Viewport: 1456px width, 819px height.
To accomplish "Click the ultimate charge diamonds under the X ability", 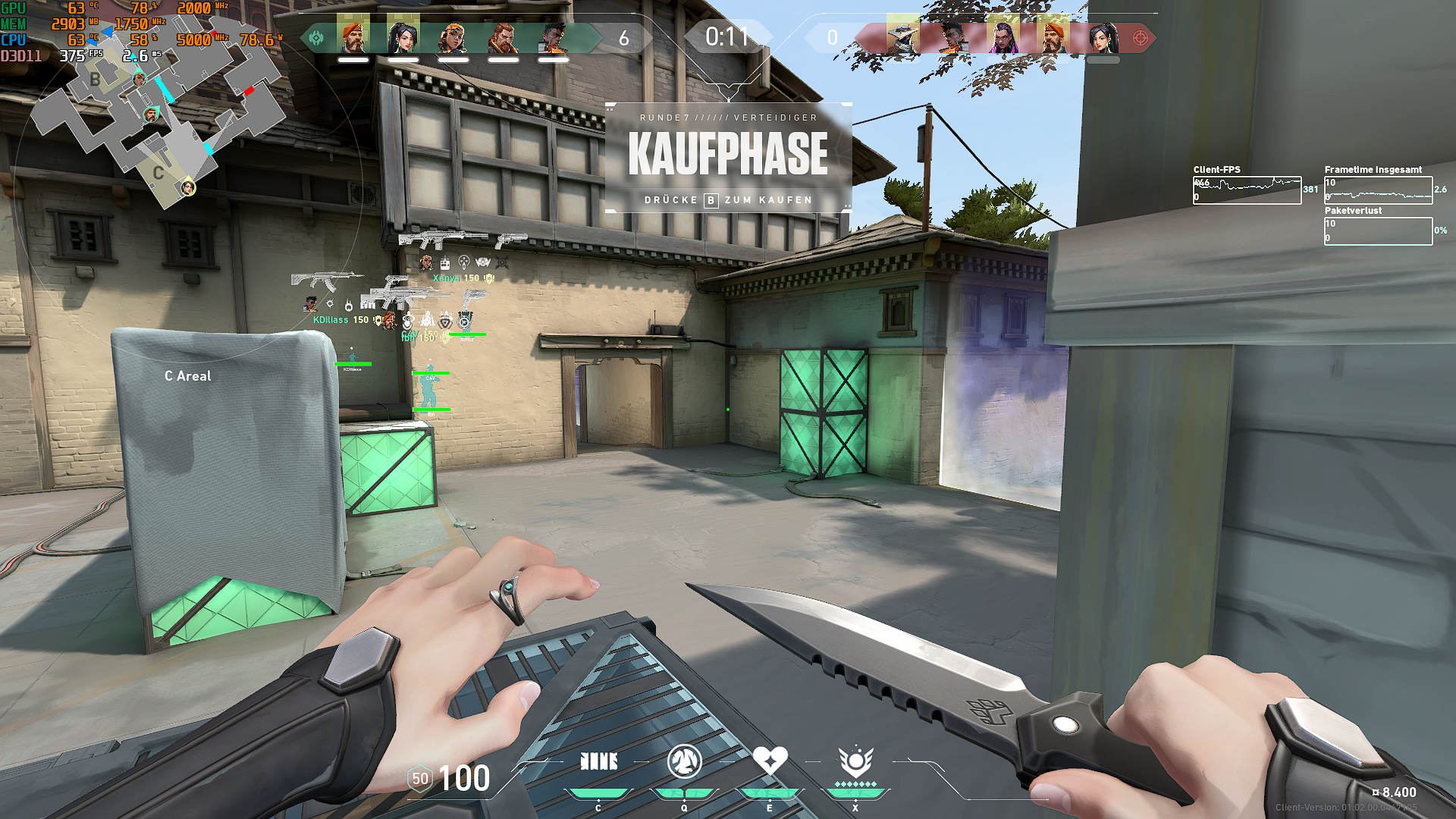I will [x=856, y=785].
